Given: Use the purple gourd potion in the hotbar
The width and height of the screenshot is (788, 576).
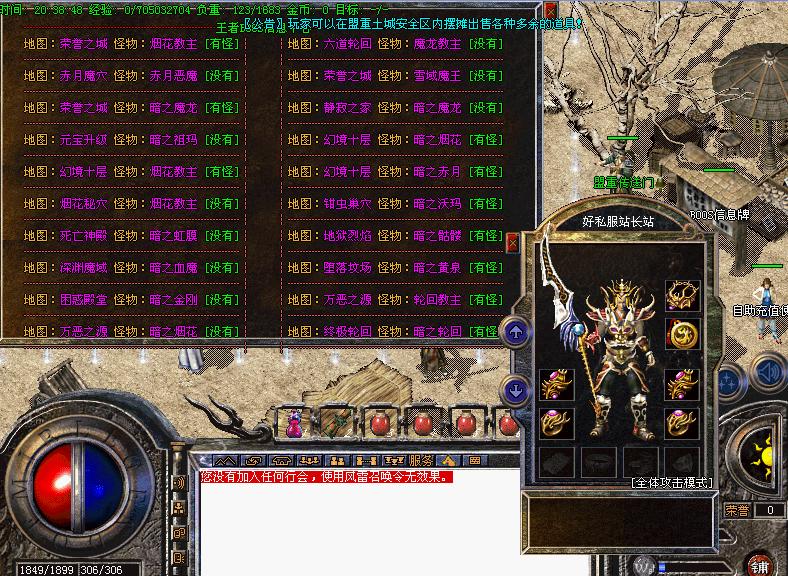Looking at the screenshot, I should (x=295, y=424).
